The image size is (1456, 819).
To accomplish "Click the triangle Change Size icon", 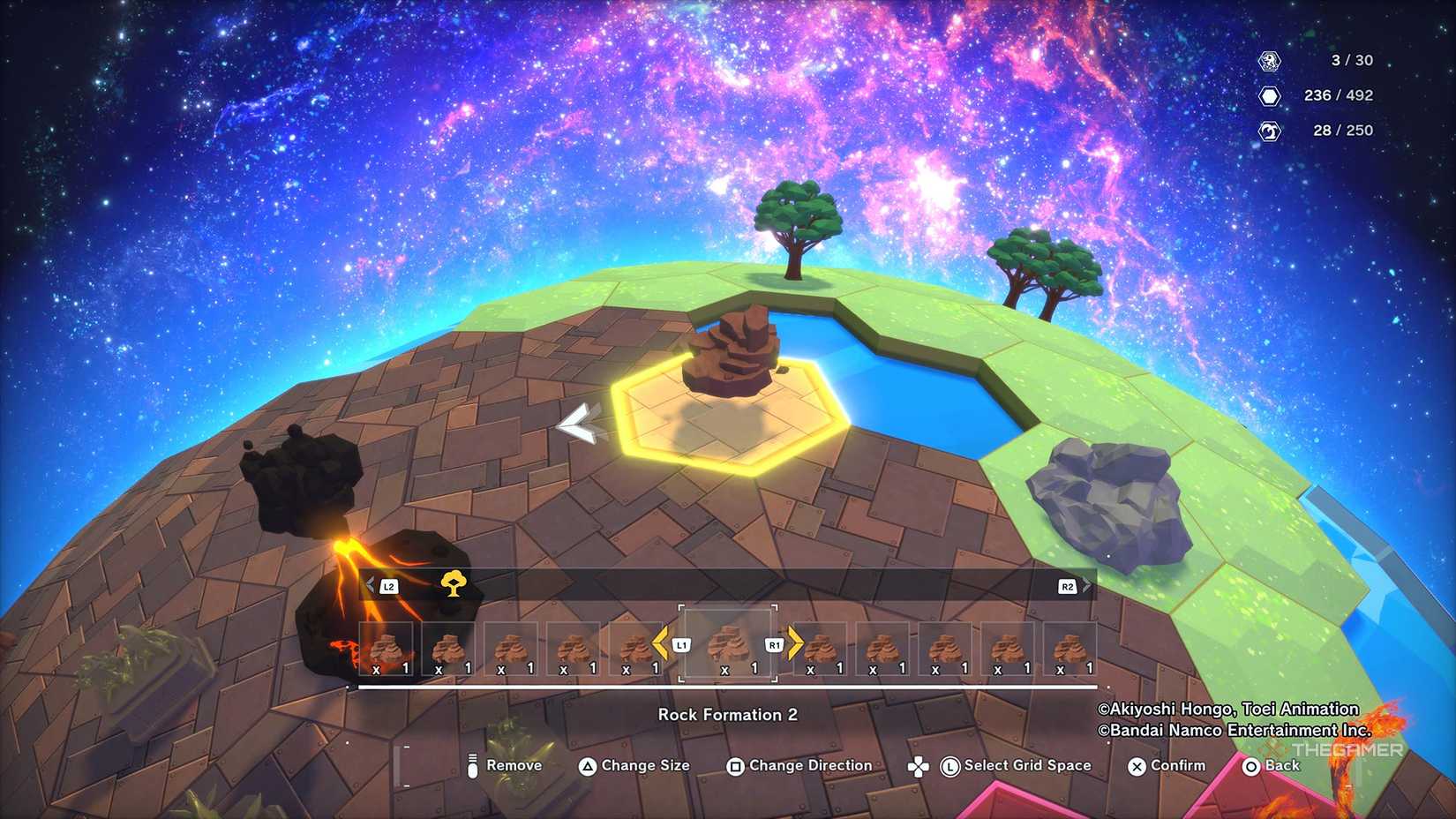I will tap(588, 765).
